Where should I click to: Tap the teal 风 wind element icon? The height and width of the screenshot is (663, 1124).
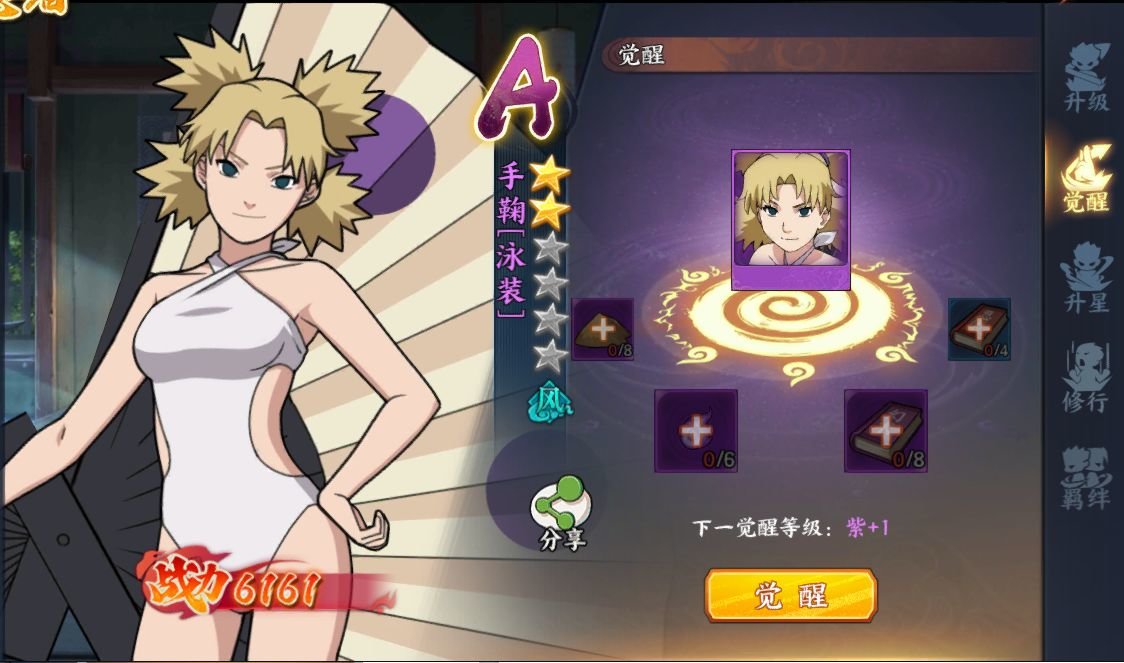point(551,400)
